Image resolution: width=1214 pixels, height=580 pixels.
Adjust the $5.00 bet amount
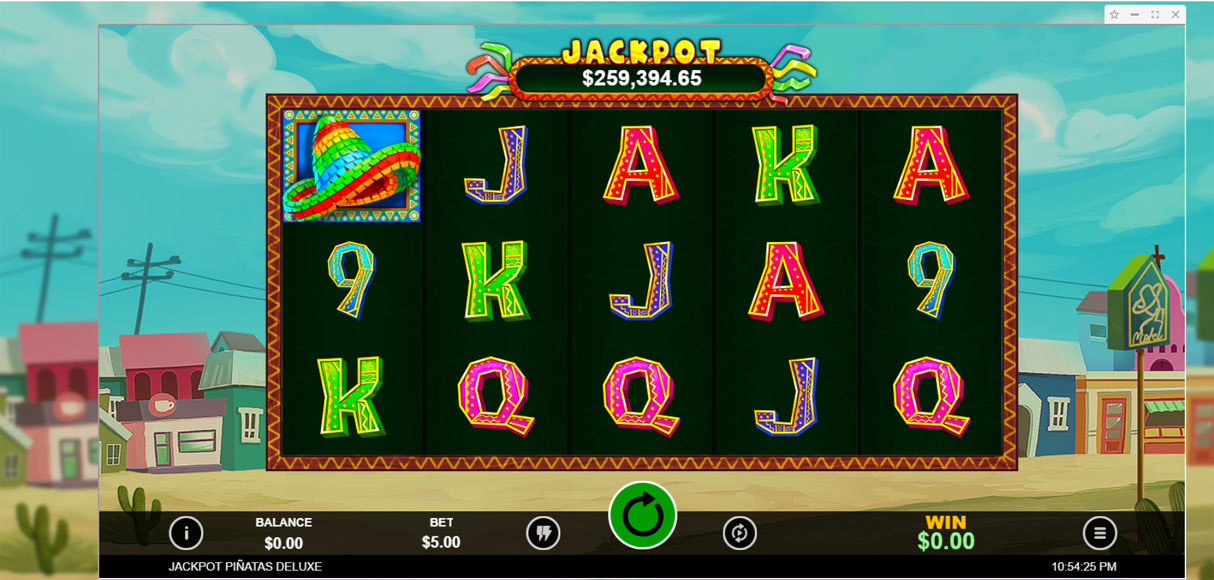[441, 542]
